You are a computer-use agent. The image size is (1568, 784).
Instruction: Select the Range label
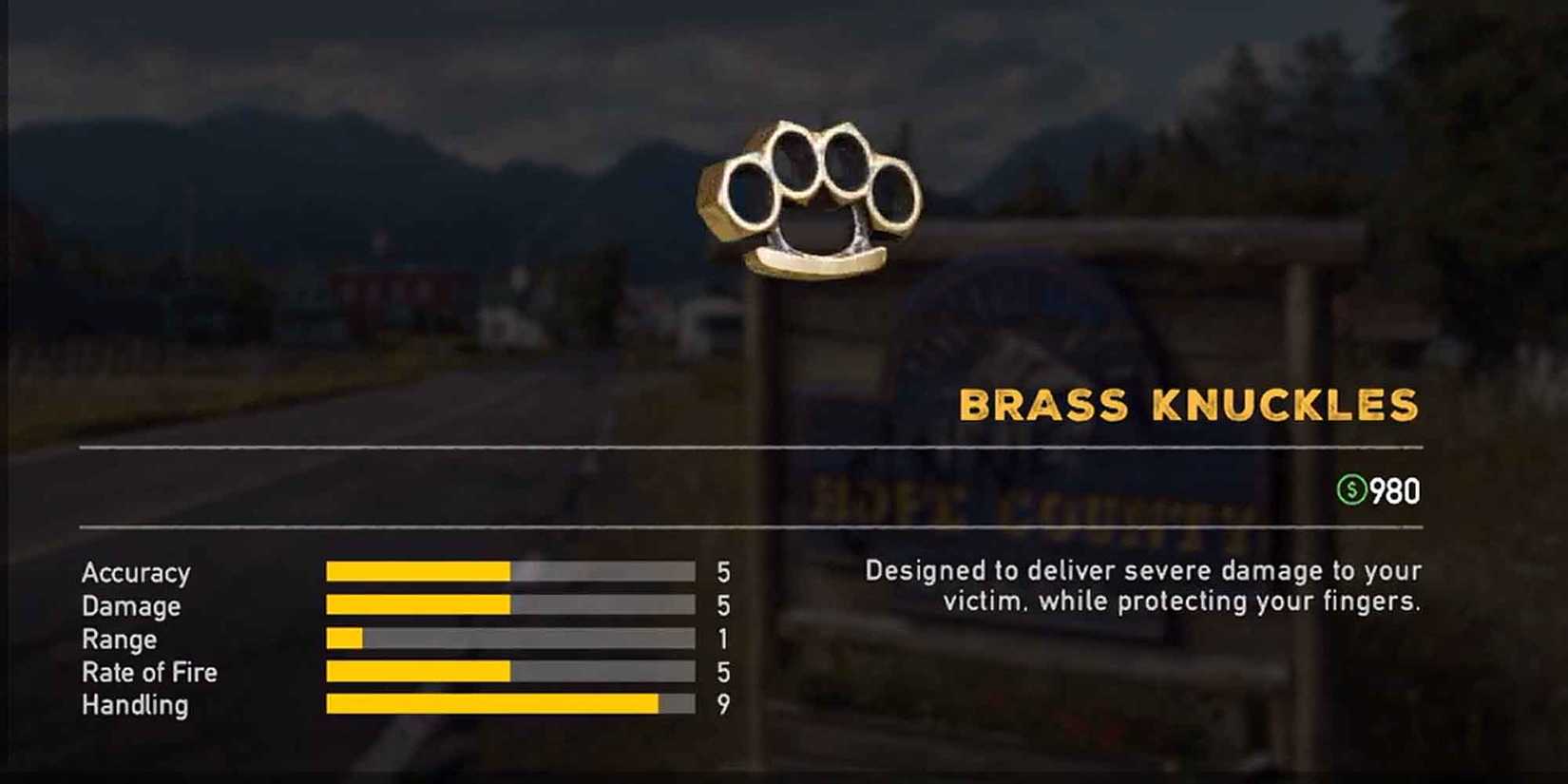coord(118,640)
